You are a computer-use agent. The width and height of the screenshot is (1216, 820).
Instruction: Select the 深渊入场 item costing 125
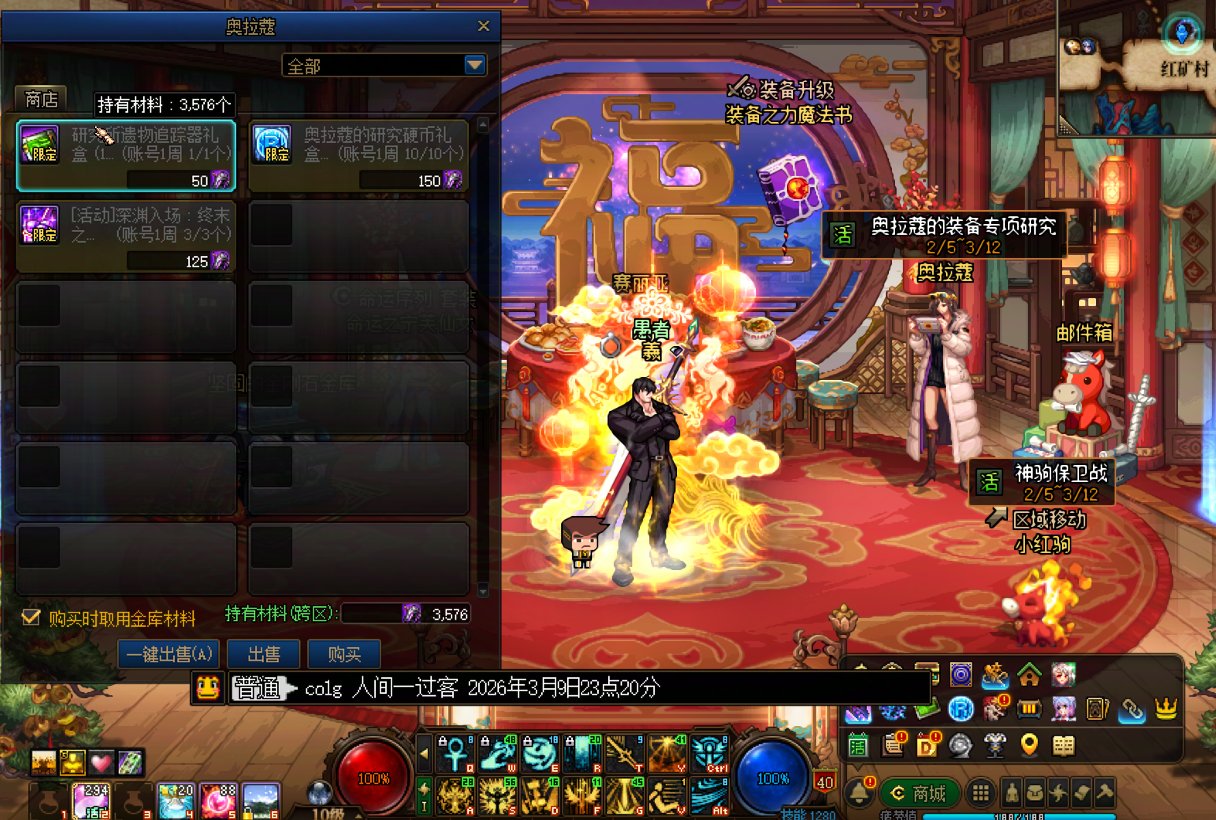(x=126, y=236)
